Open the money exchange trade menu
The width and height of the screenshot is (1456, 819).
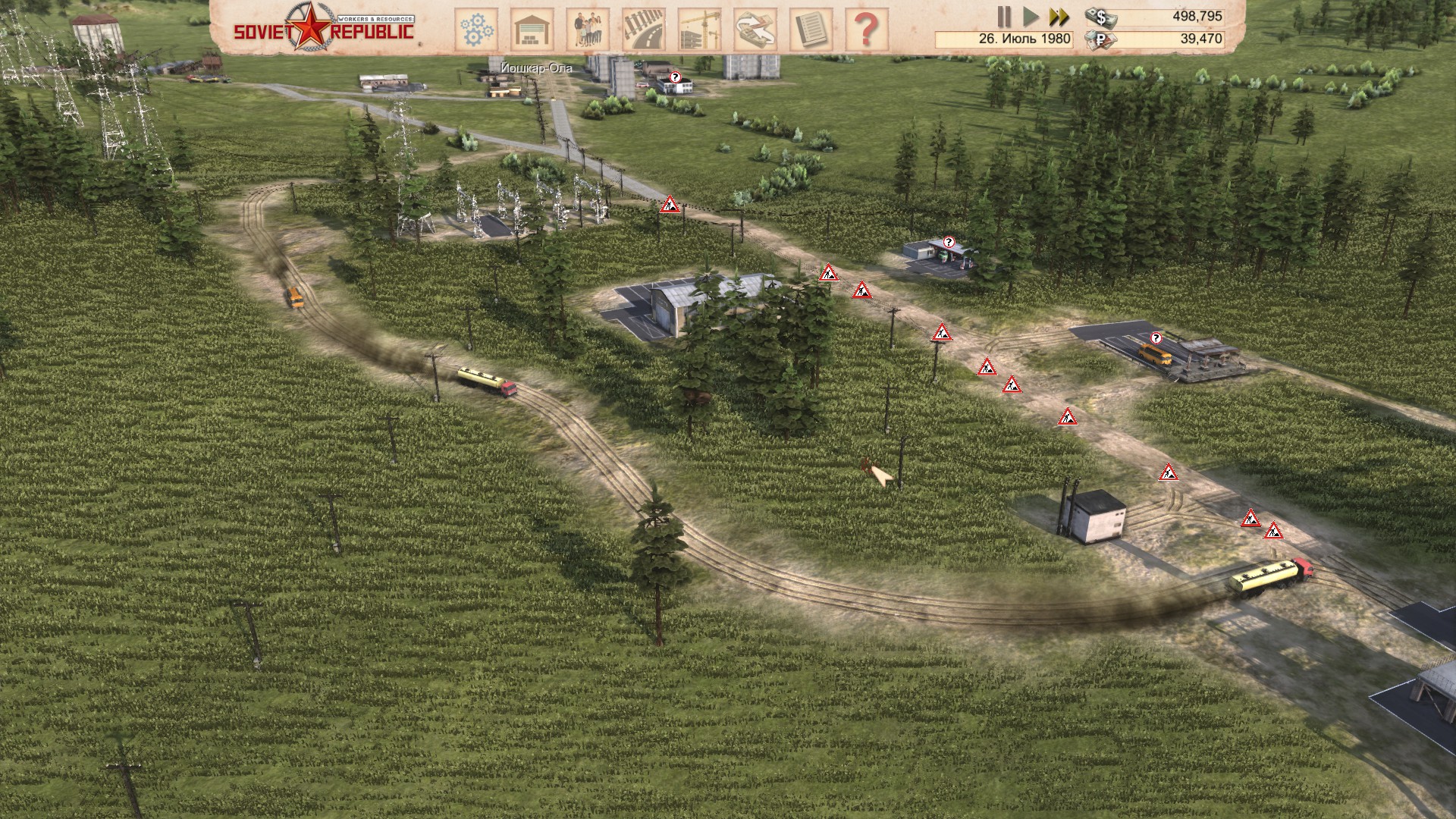(x=755, y=30)
